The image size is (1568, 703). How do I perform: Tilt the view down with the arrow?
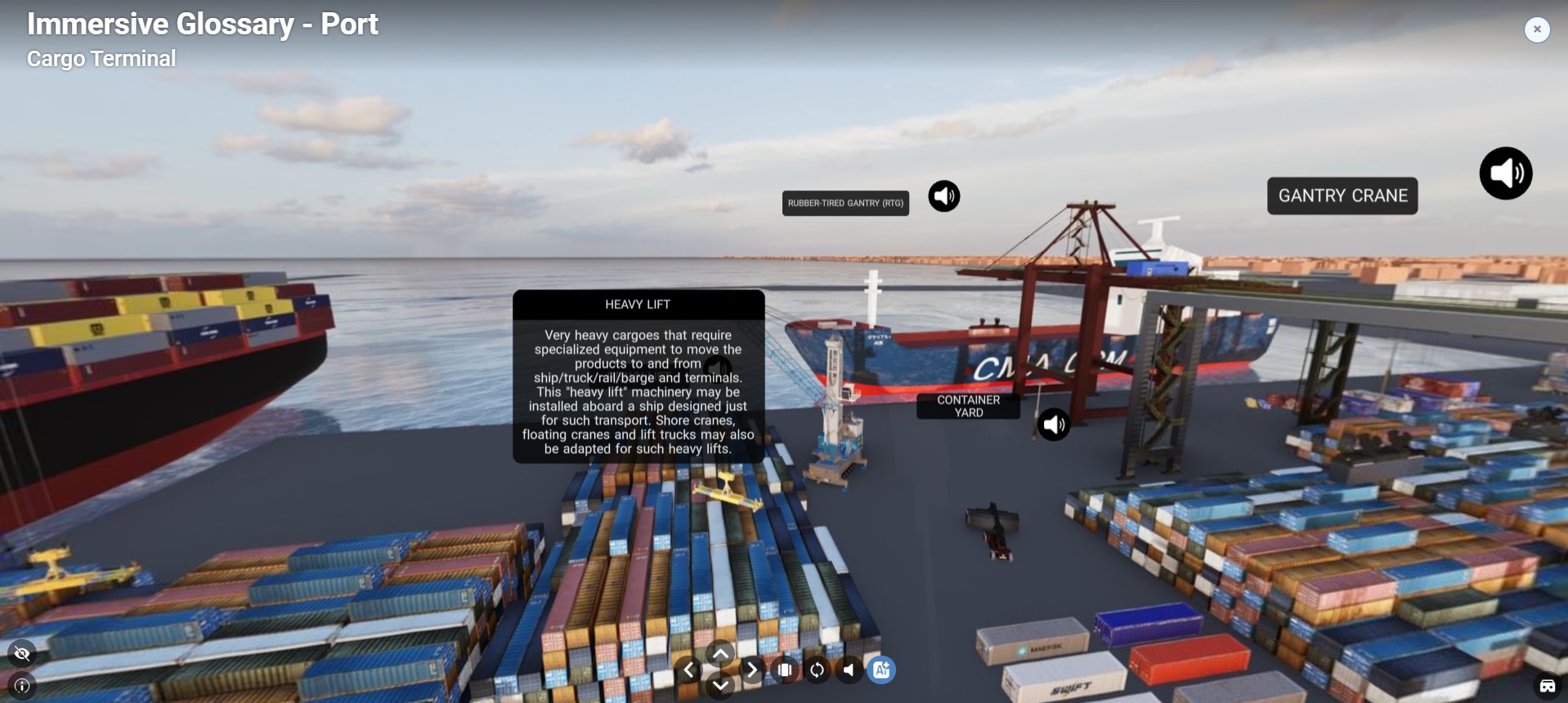[x=720, y=686]
